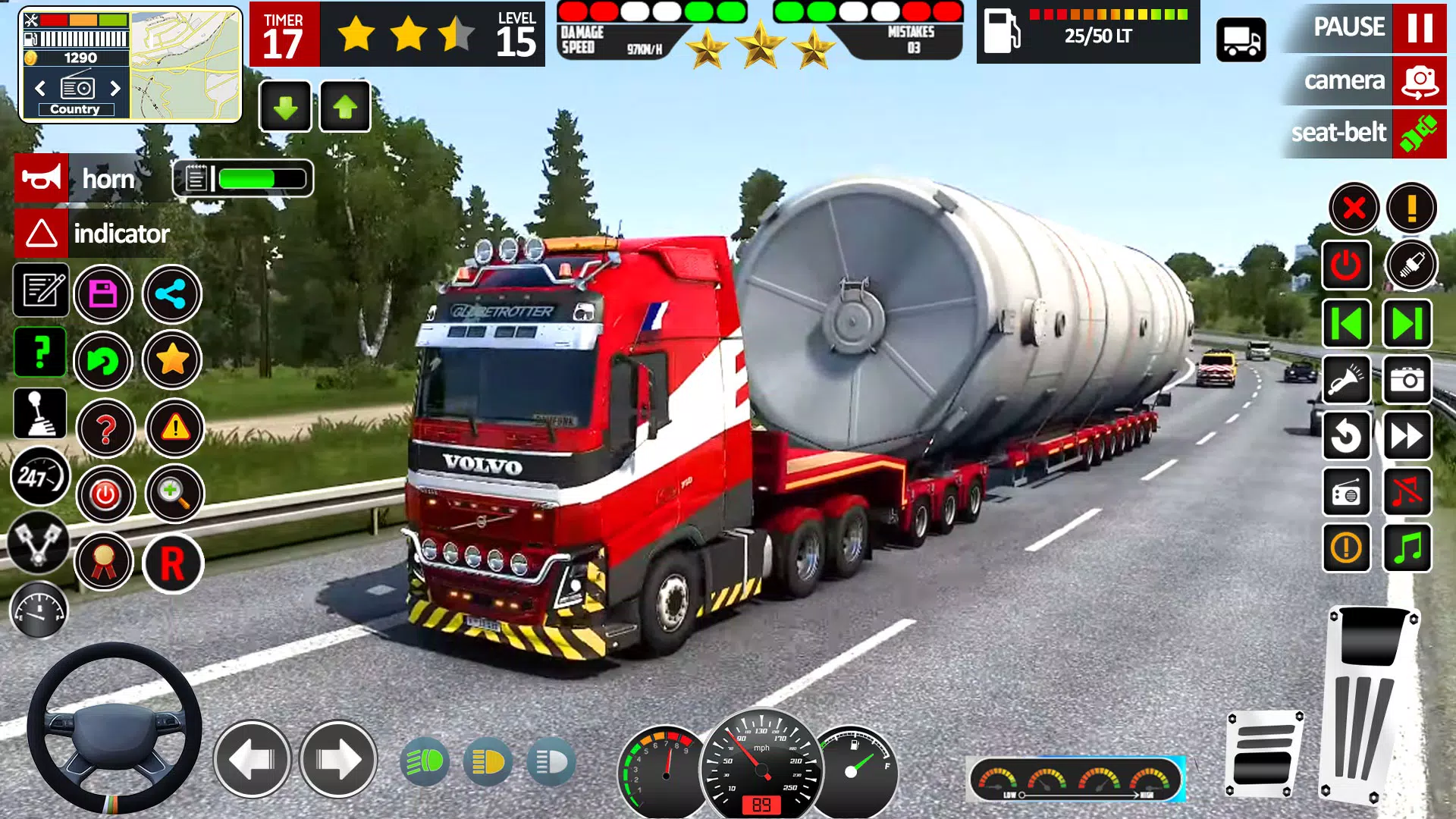Screen dimensions: 1456x819
Task: Select the gear shifter icon
Action: [x=41, y=413]
